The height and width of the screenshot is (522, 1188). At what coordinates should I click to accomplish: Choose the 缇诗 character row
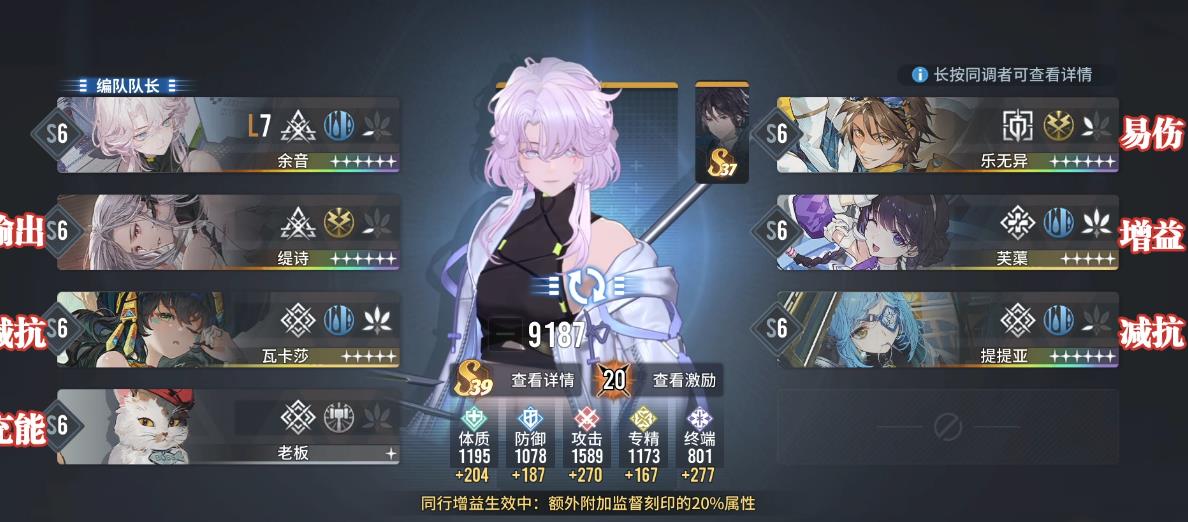[x=230, y=232]
